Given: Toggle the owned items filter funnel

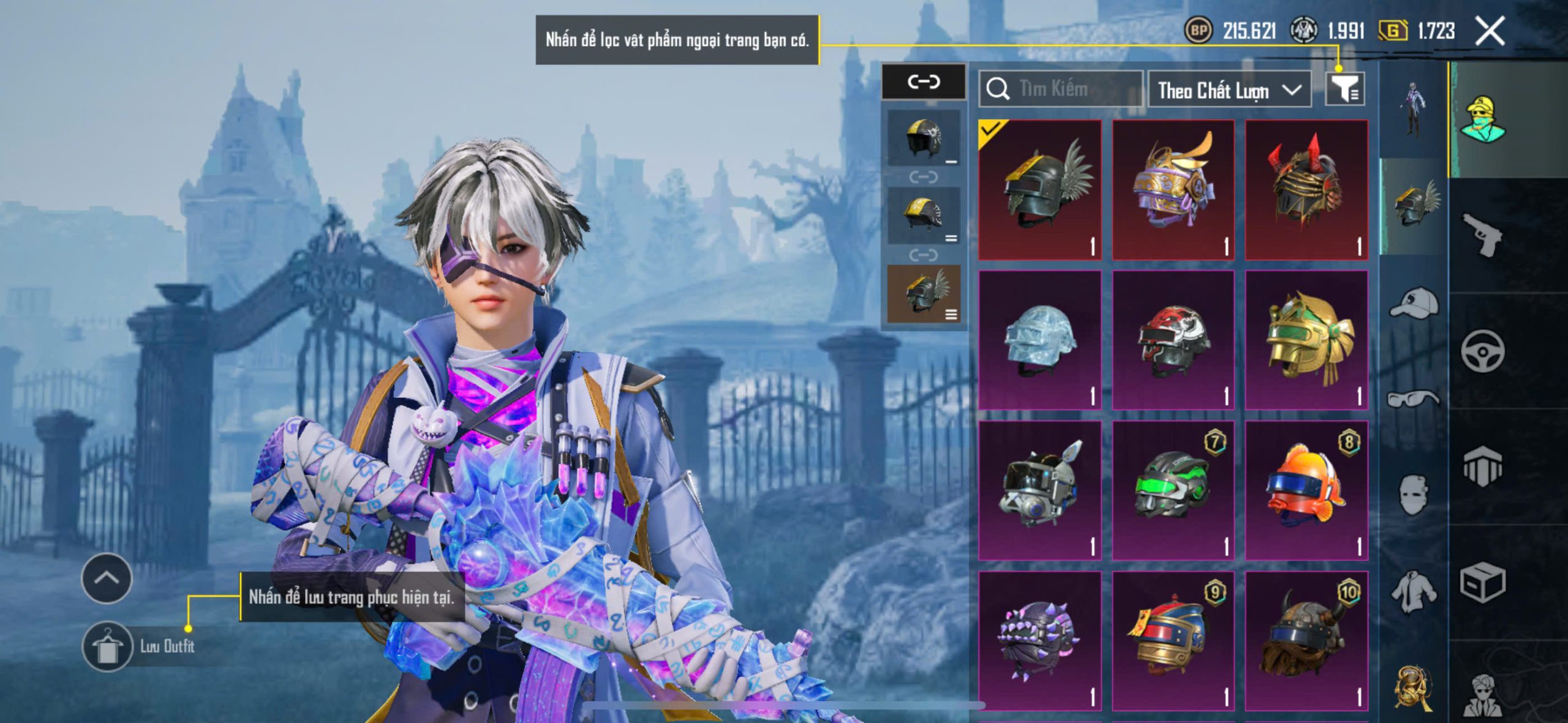Looking at the screenshot, I should tap(1344, 89).
